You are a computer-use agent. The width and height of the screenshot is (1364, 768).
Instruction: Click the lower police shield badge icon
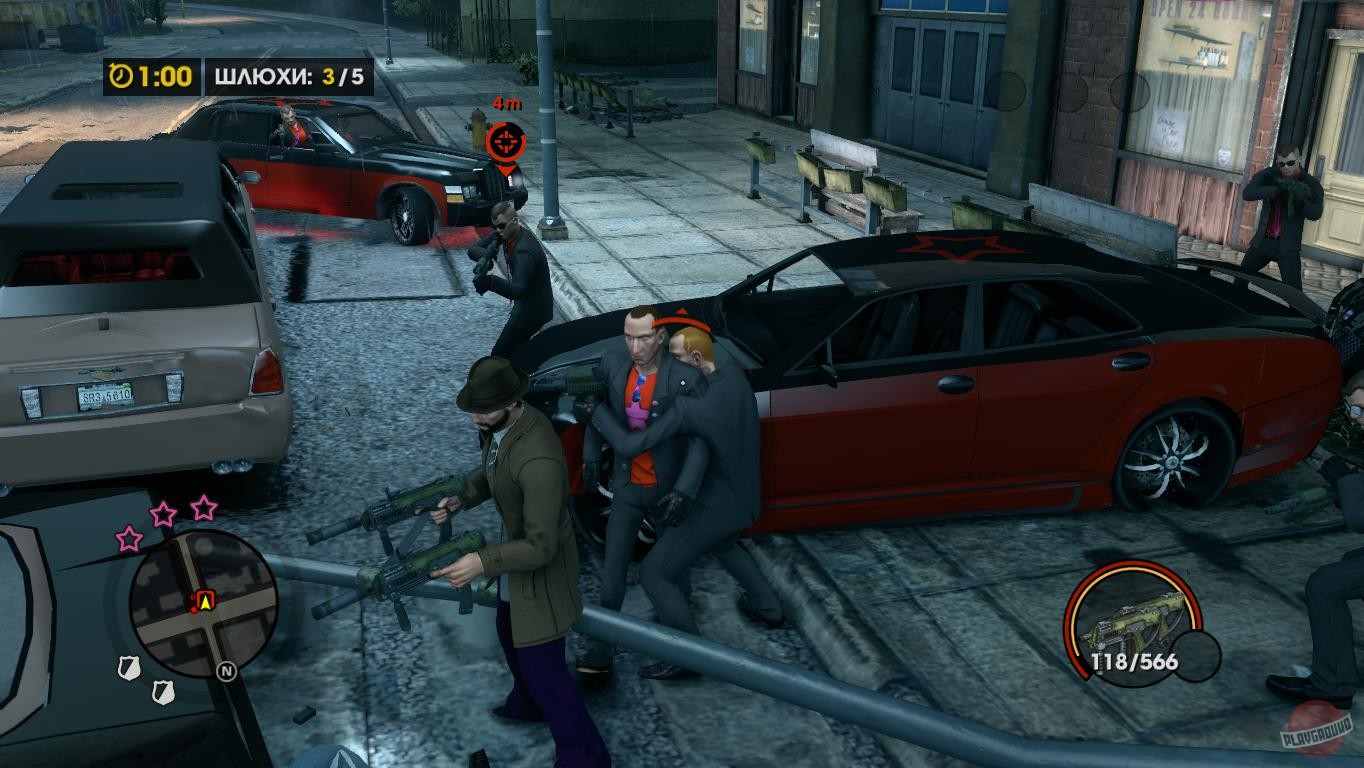(164, 690)
